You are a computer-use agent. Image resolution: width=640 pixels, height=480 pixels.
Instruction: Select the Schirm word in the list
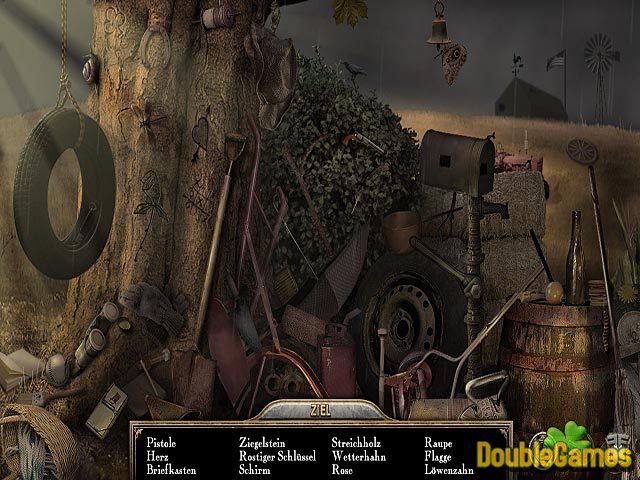pos(255,468)
